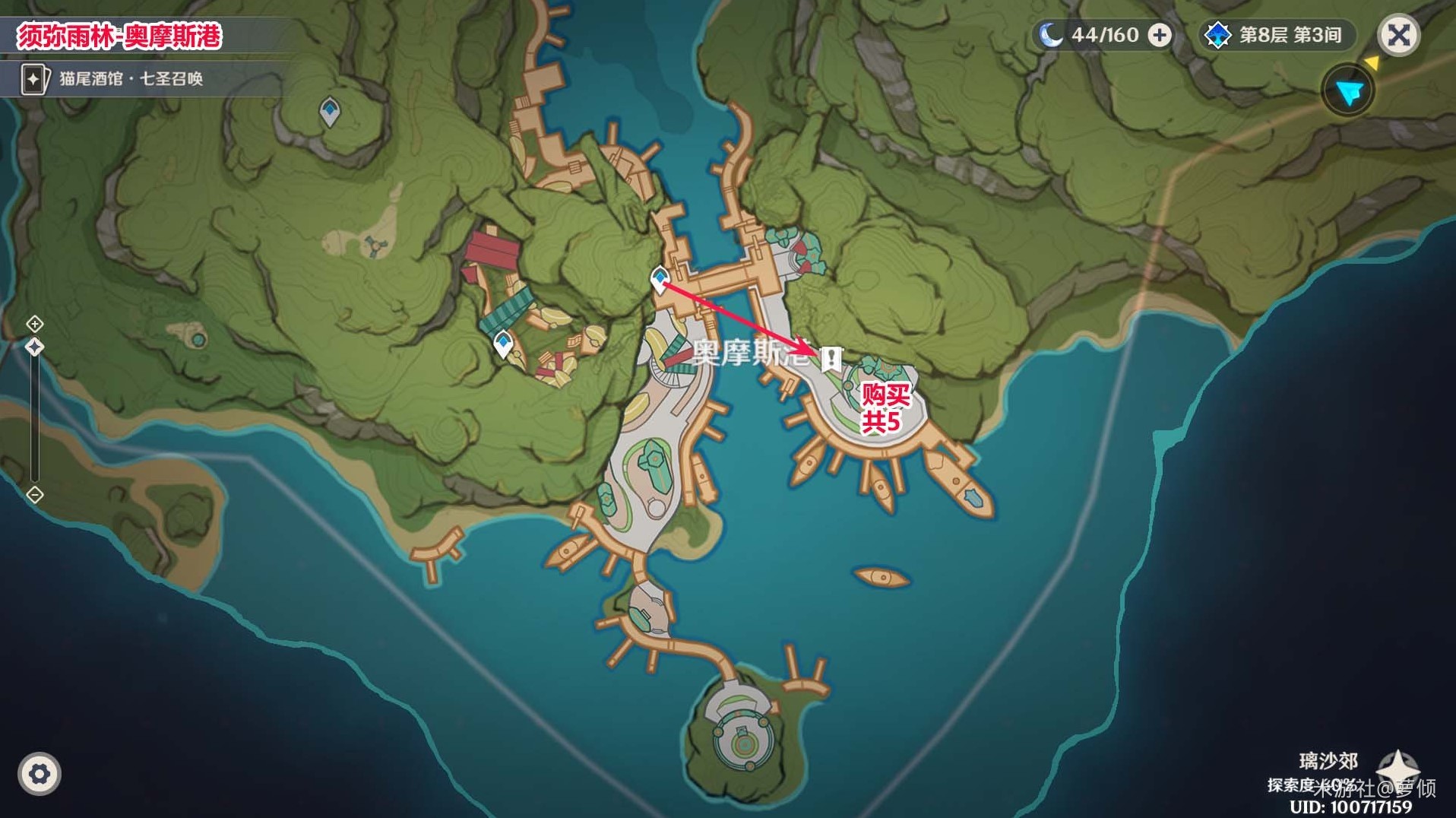This screenshot has width=1456, height=818.
Task: Zoom in with the map zoom plus button
Action: 35,325
